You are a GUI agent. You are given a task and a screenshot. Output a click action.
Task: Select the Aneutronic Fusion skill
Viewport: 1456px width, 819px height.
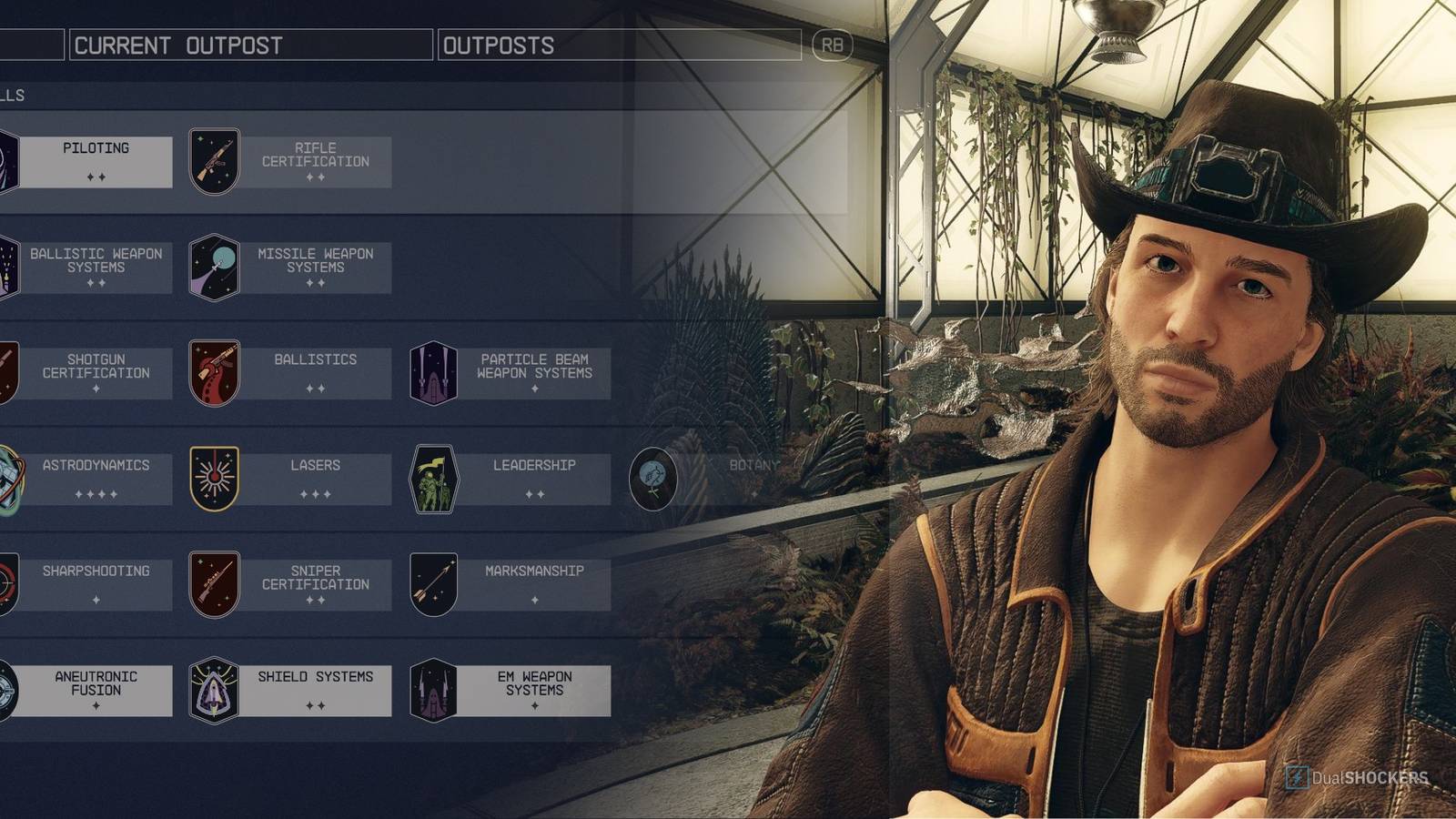point(96,690)
